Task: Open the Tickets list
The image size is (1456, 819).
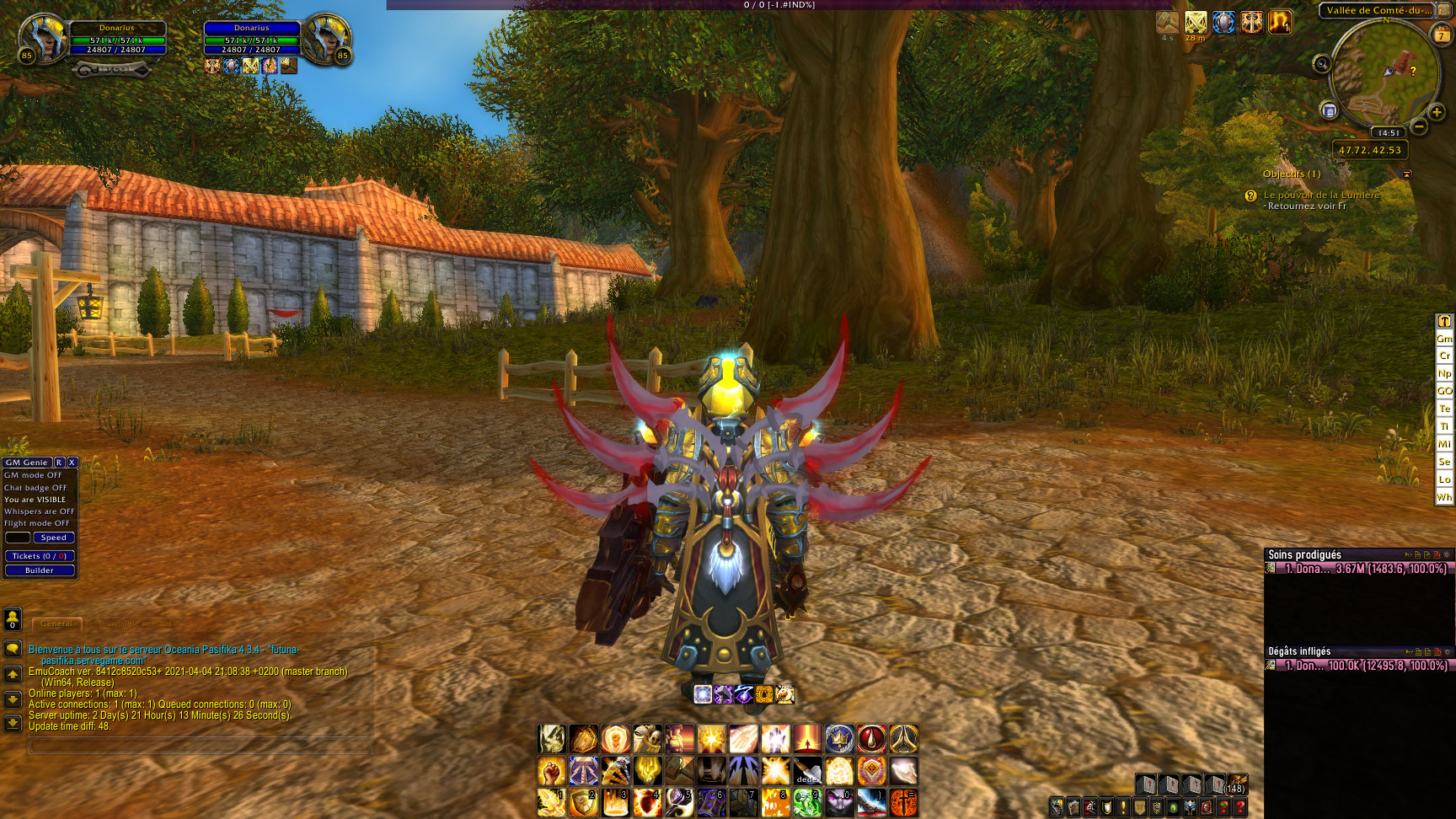Action: 40,556
